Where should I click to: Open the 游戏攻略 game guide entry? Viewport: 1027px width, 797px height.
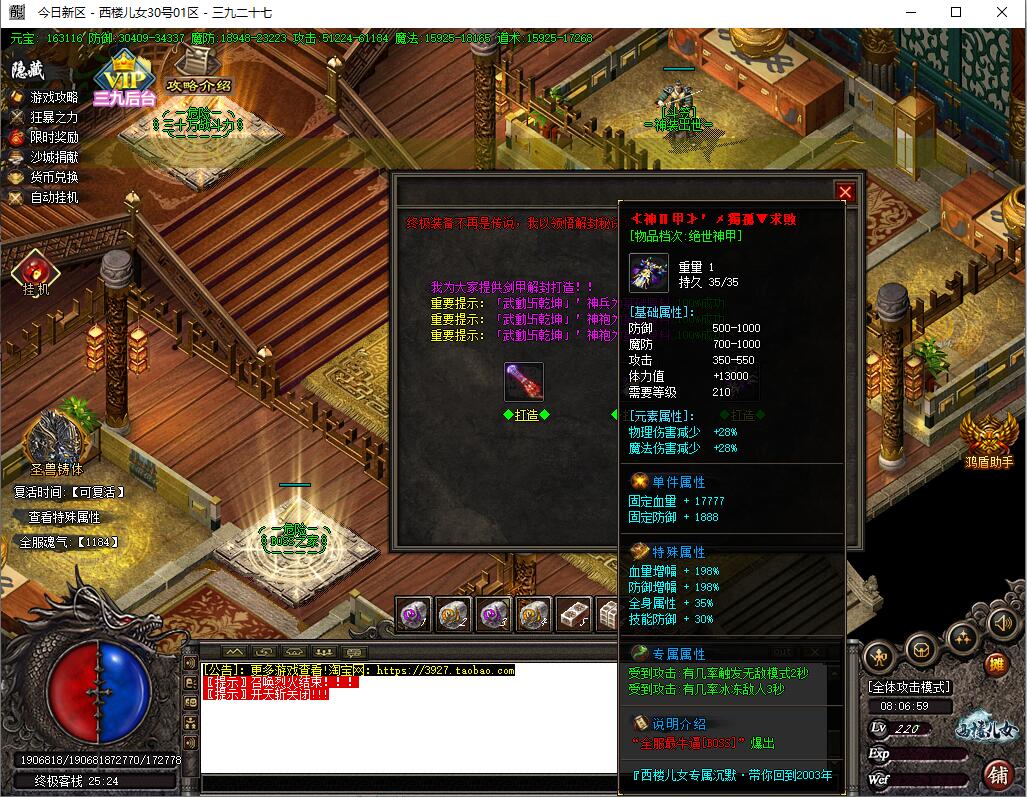coord(54,97)
